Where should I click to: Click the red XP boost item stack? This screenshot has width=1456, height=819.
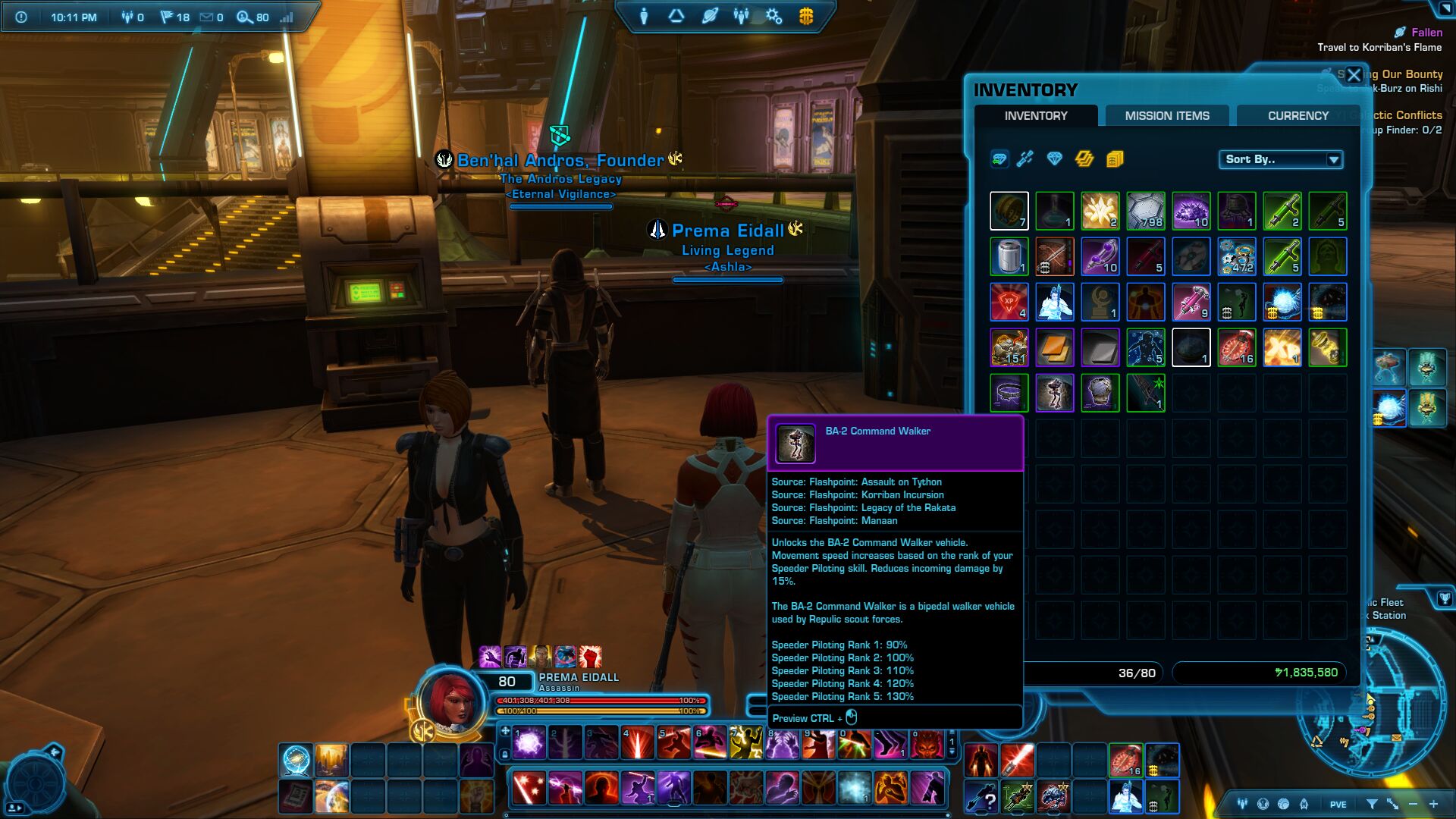(1009, 302)
